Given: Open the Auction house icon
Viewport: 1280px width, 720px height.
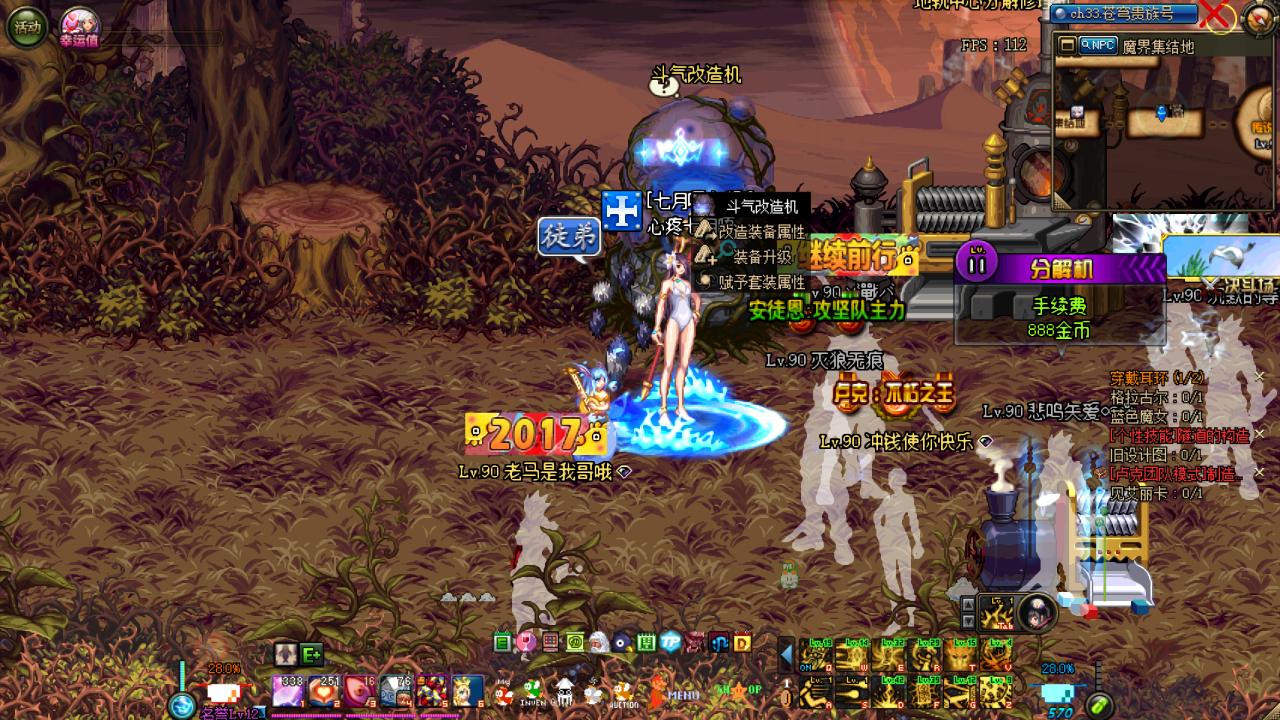Looking at the screenshot, I should pos(624,692).
